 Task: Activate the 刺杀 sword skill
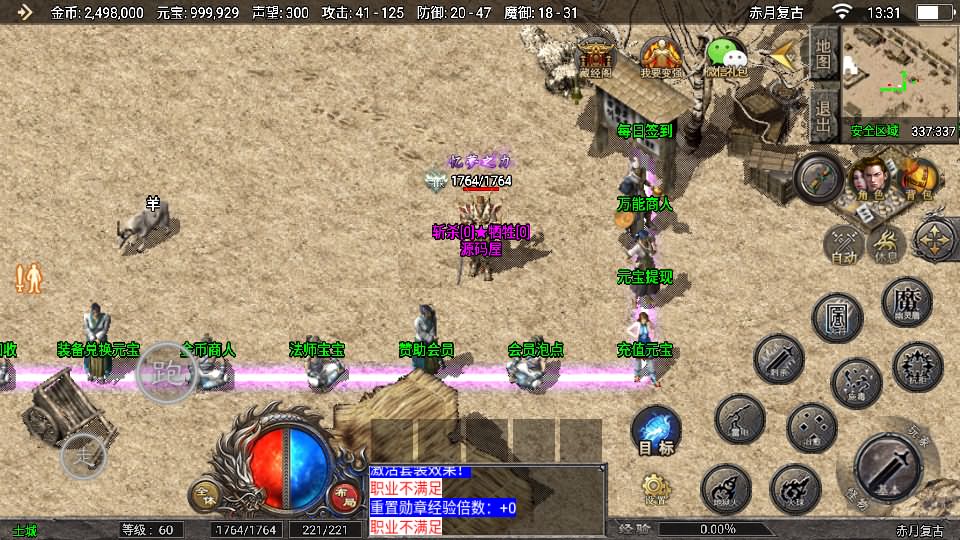[x=778, y=359]
